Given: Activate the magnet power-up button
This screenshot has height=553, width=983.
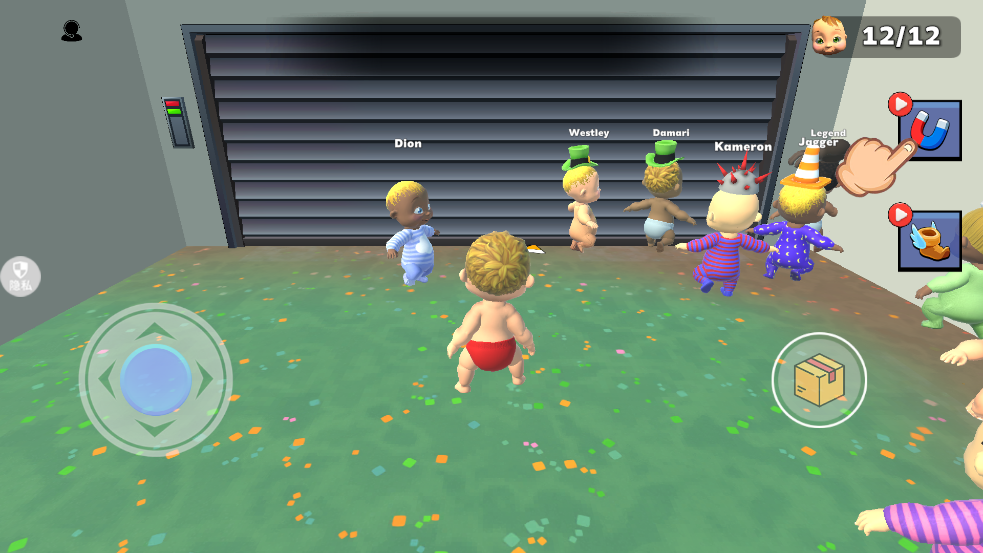Looking at the screenshot, I should [x=930, y=131].
